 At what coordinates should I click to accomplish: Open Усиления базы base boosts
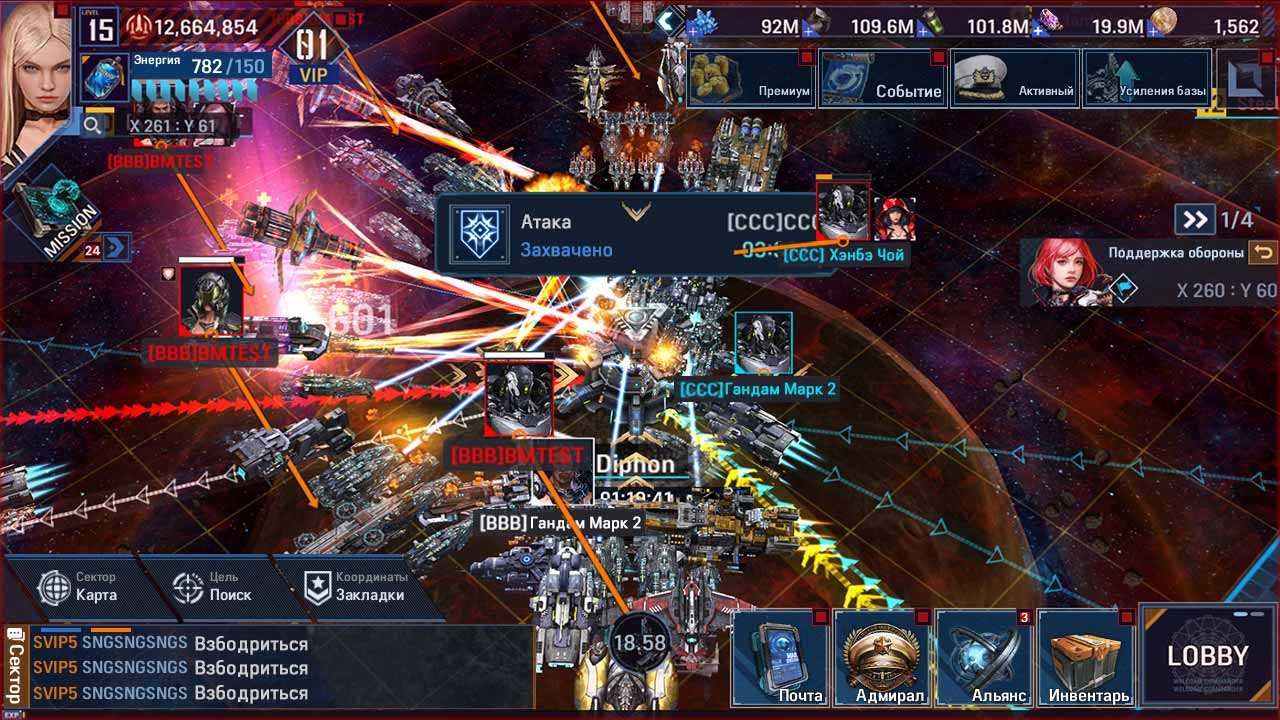1146,78
